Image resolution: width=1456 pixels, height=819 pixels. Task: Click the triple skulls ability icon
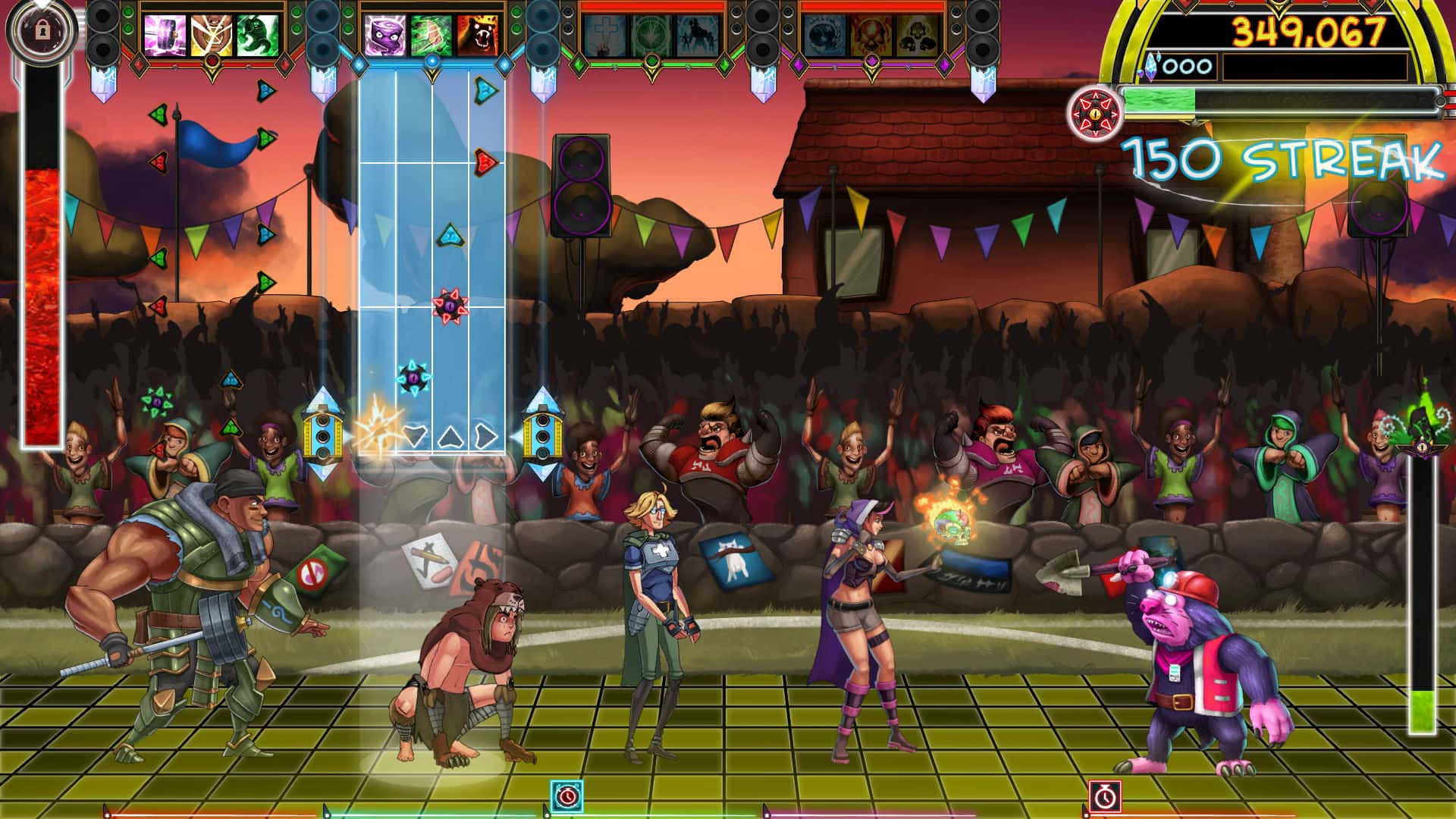(x=915, y=35)
